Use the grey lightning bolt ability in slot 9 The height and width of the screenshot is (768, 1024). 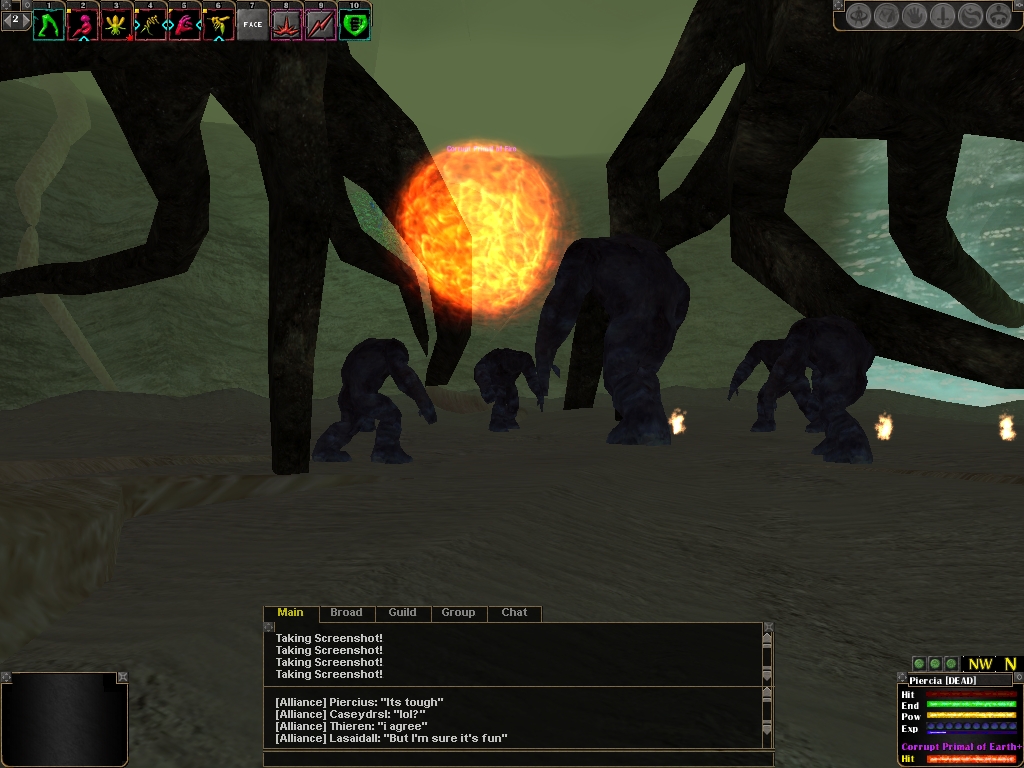[x=320, y=24]
